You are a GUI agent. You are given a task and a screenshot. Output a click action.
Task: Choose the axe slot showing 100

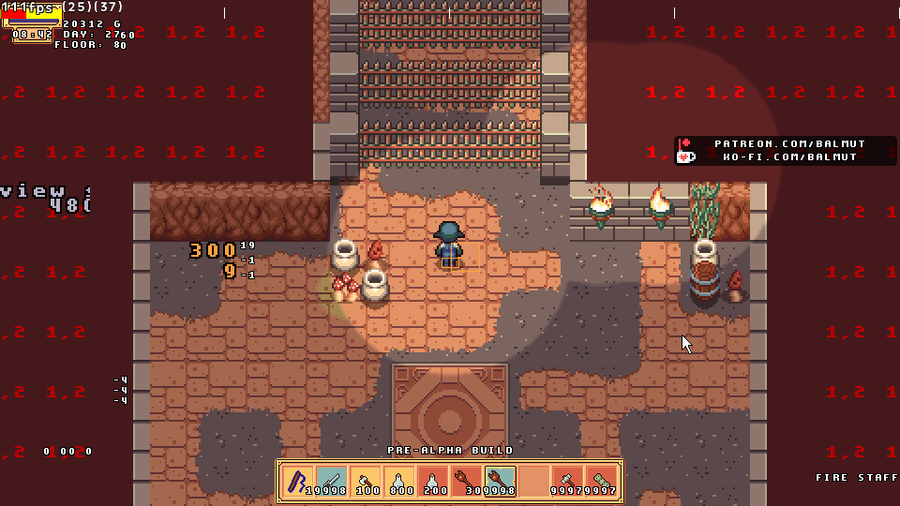coord(365,482)
